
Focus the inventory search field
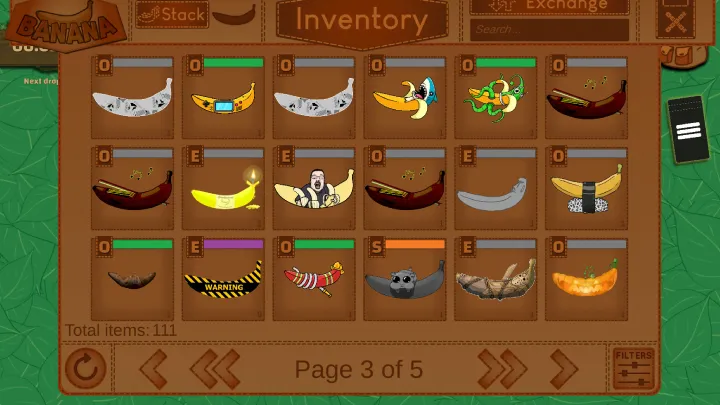pyautogui.click(x=549, y=30)
